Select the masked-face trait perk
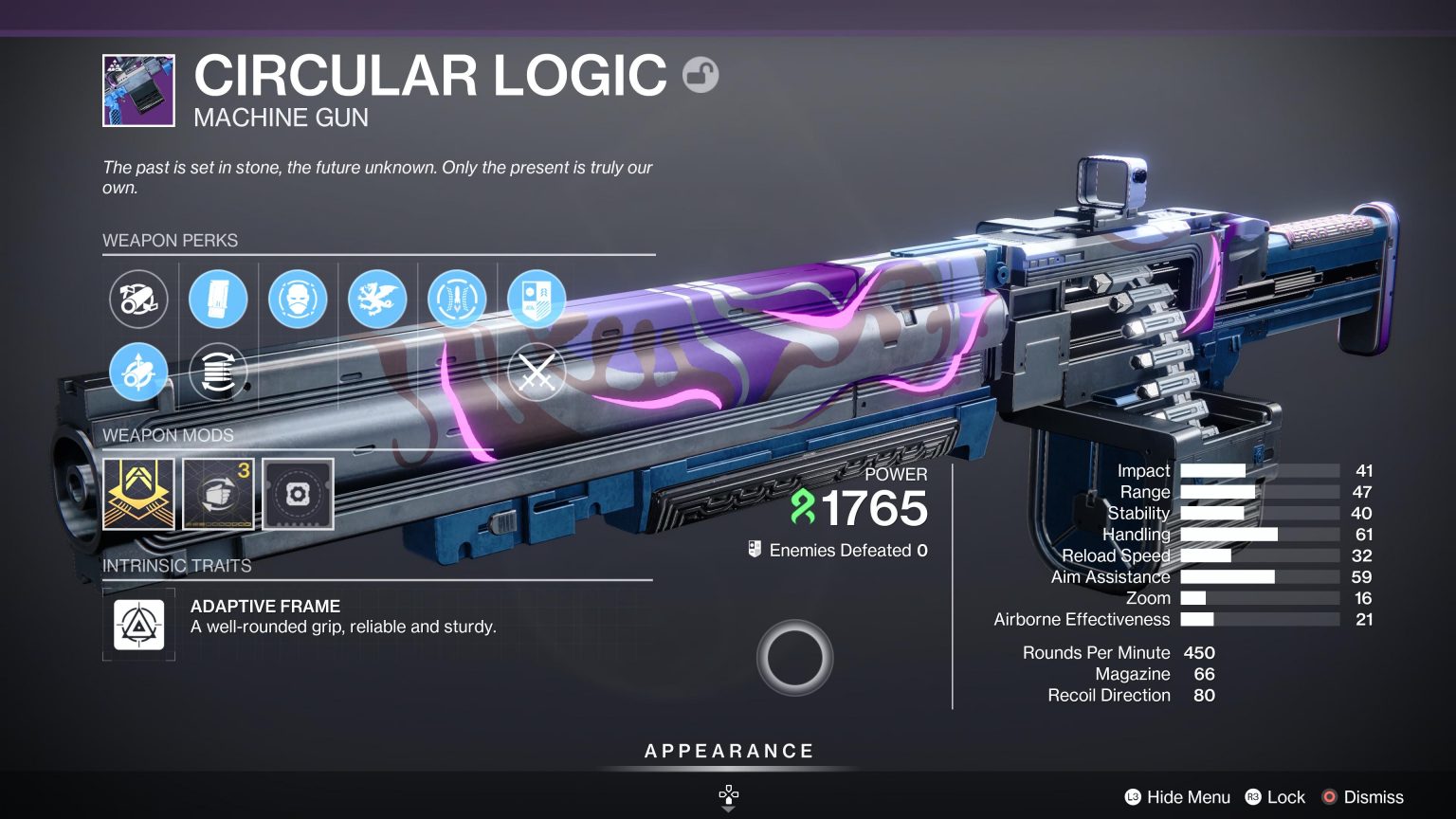Image resolution: width=1456 pixels, height=819 pixels. click(298, 299)
